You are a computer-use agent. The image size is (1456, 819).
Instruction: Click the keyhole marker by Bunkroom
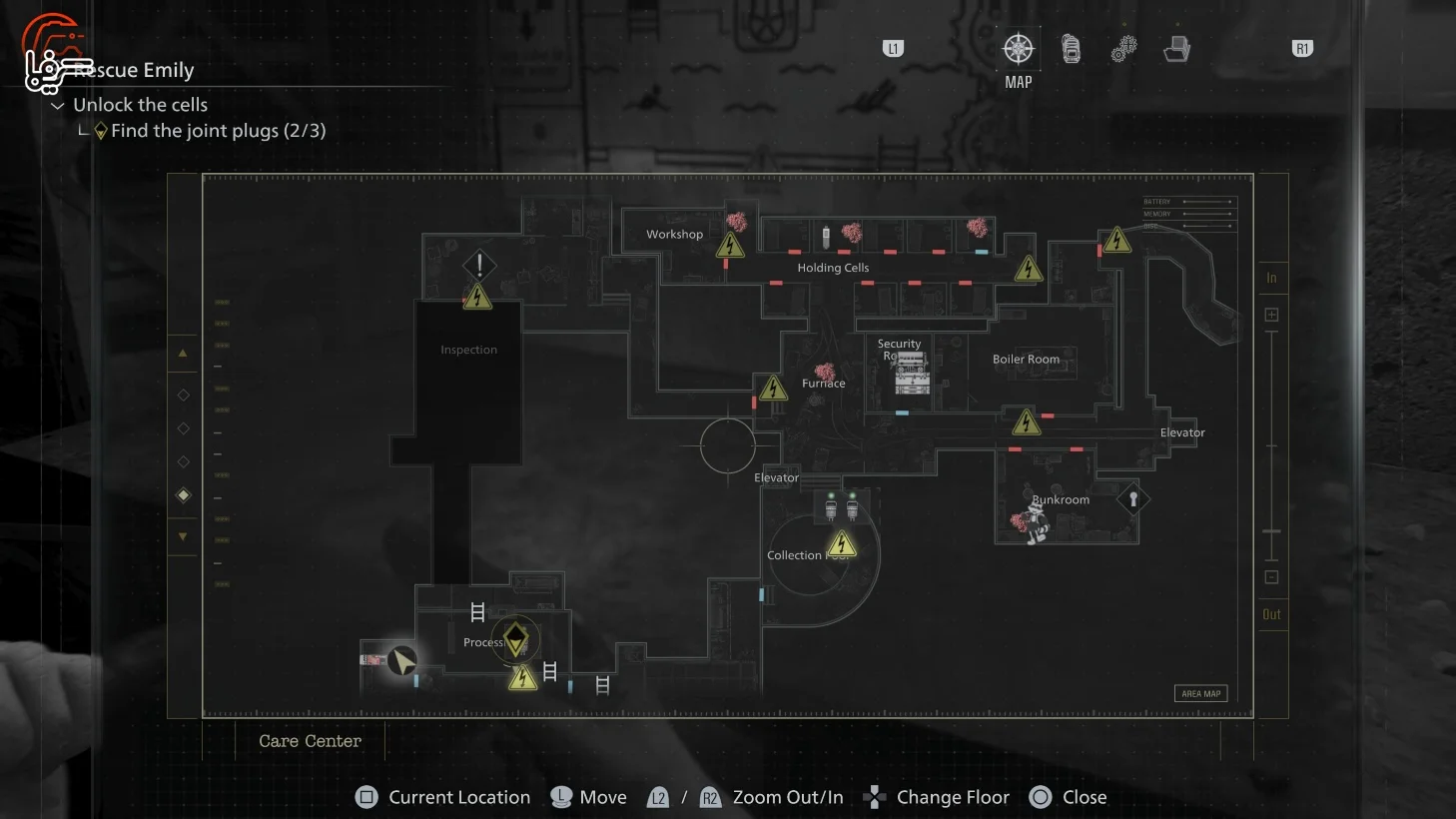(x=1132, y=498)
